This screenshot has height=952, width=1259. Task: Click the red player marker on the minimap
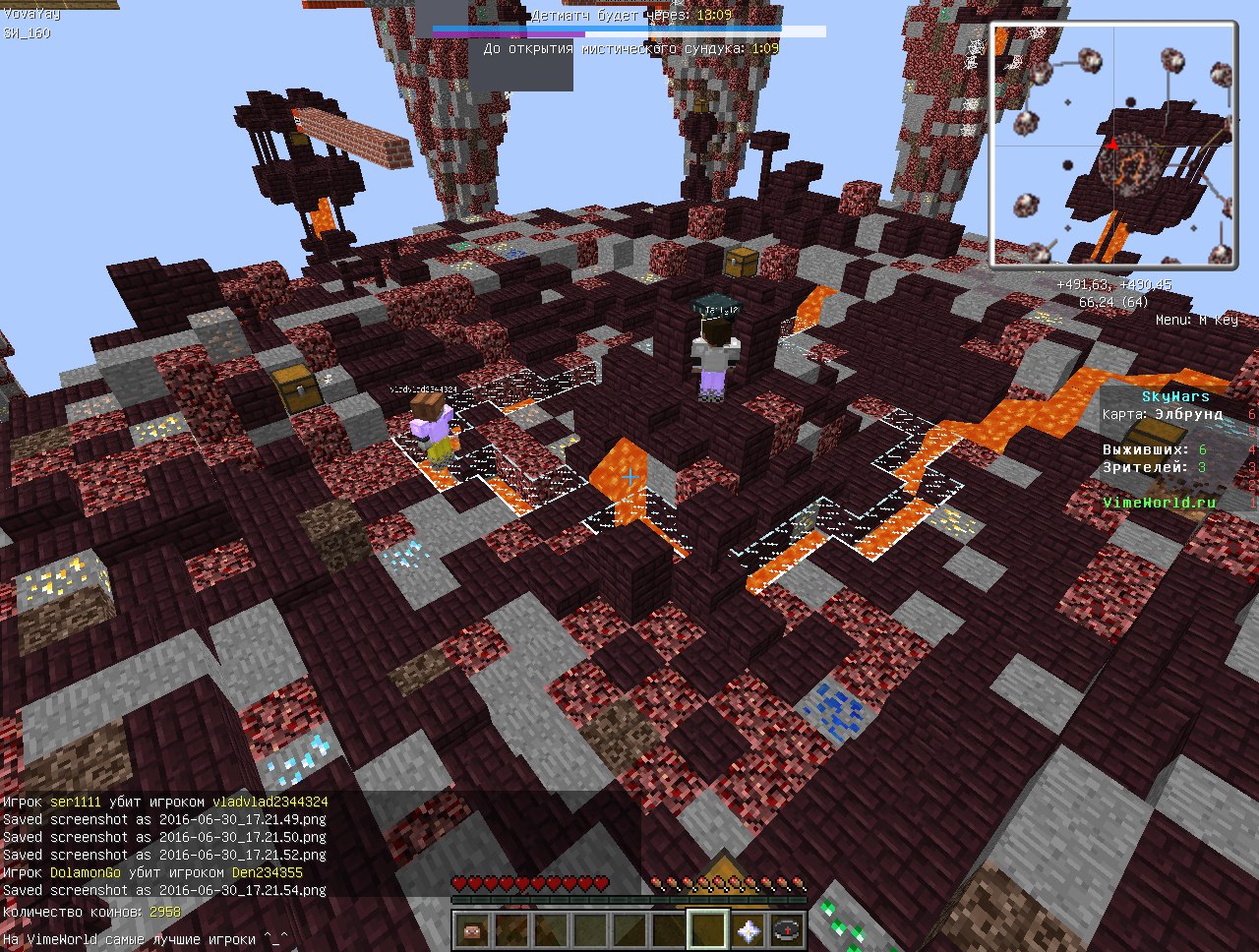click(1112, 145)
